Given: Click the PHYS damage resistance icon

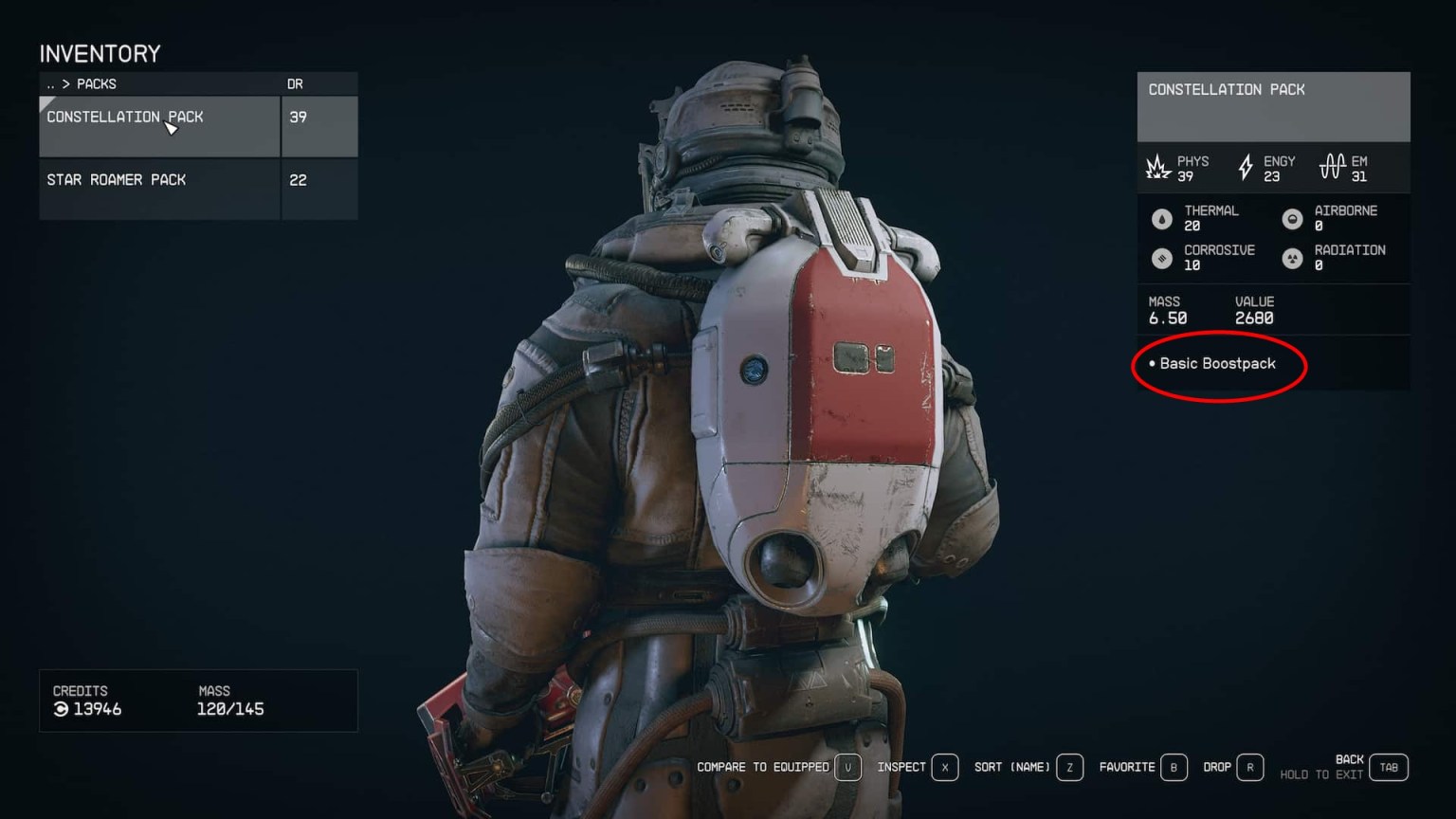Looking at the screenshot, I should tap(1158, 168).
